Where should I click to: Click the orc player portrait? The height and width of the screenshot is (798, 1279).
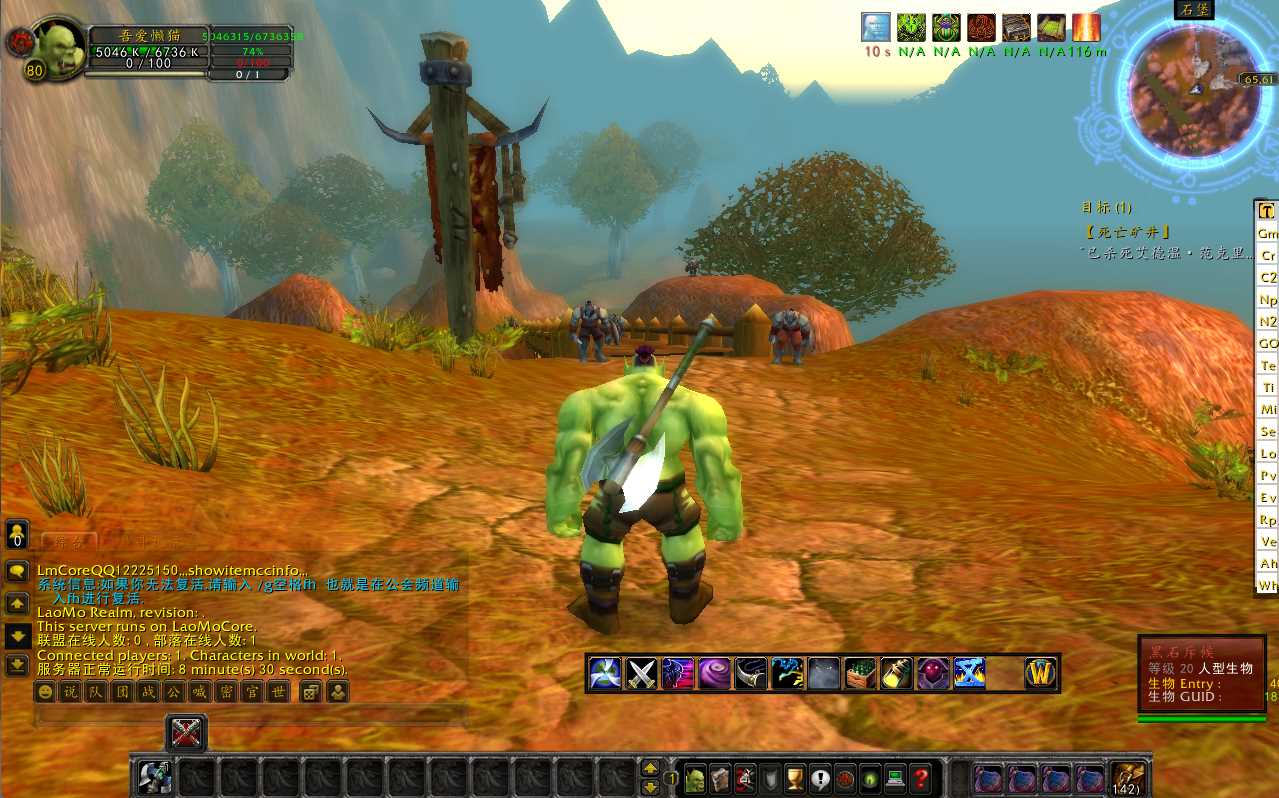point(58,46)
